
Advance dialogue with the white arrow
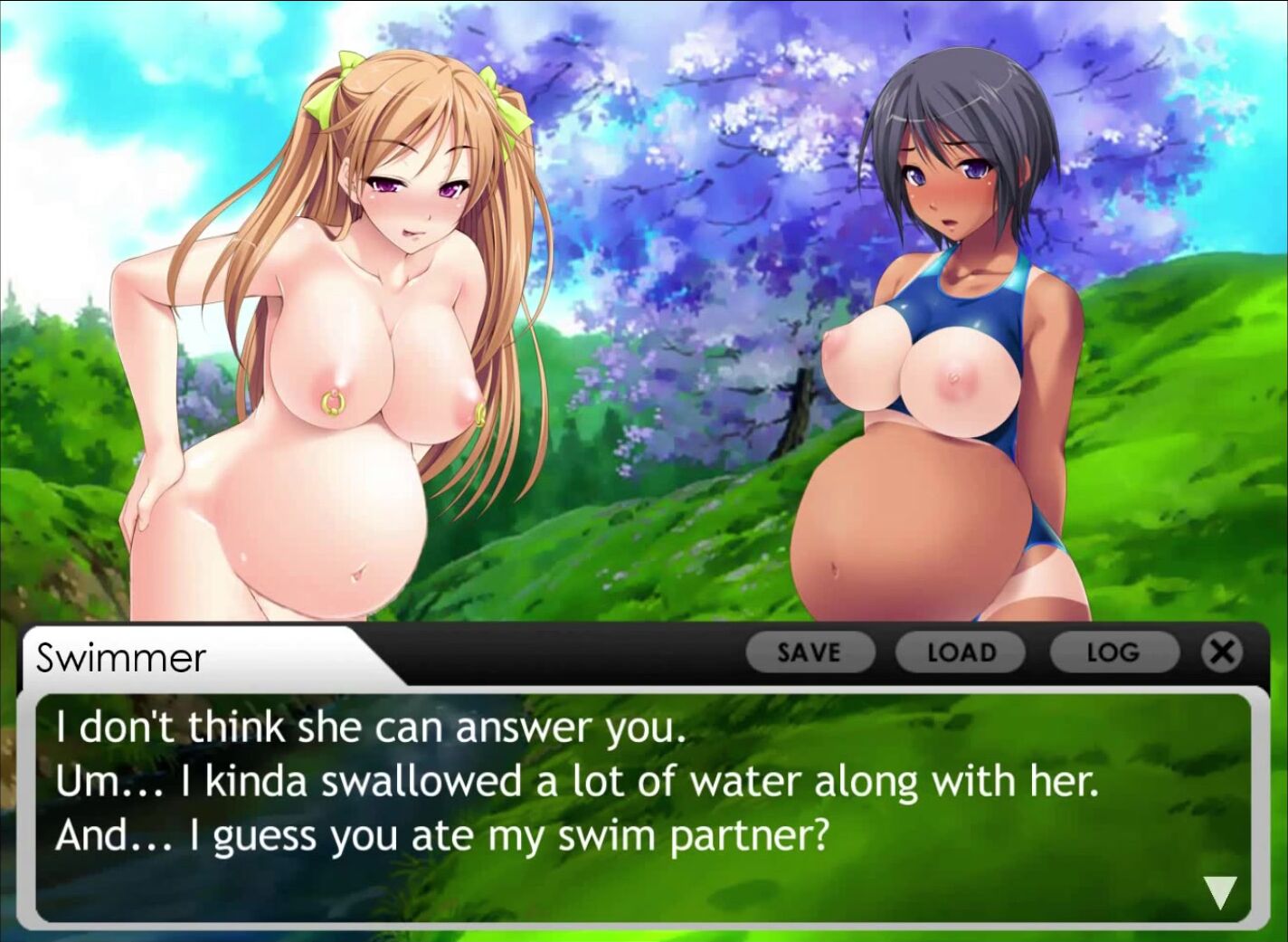(x=1220, y=892)
